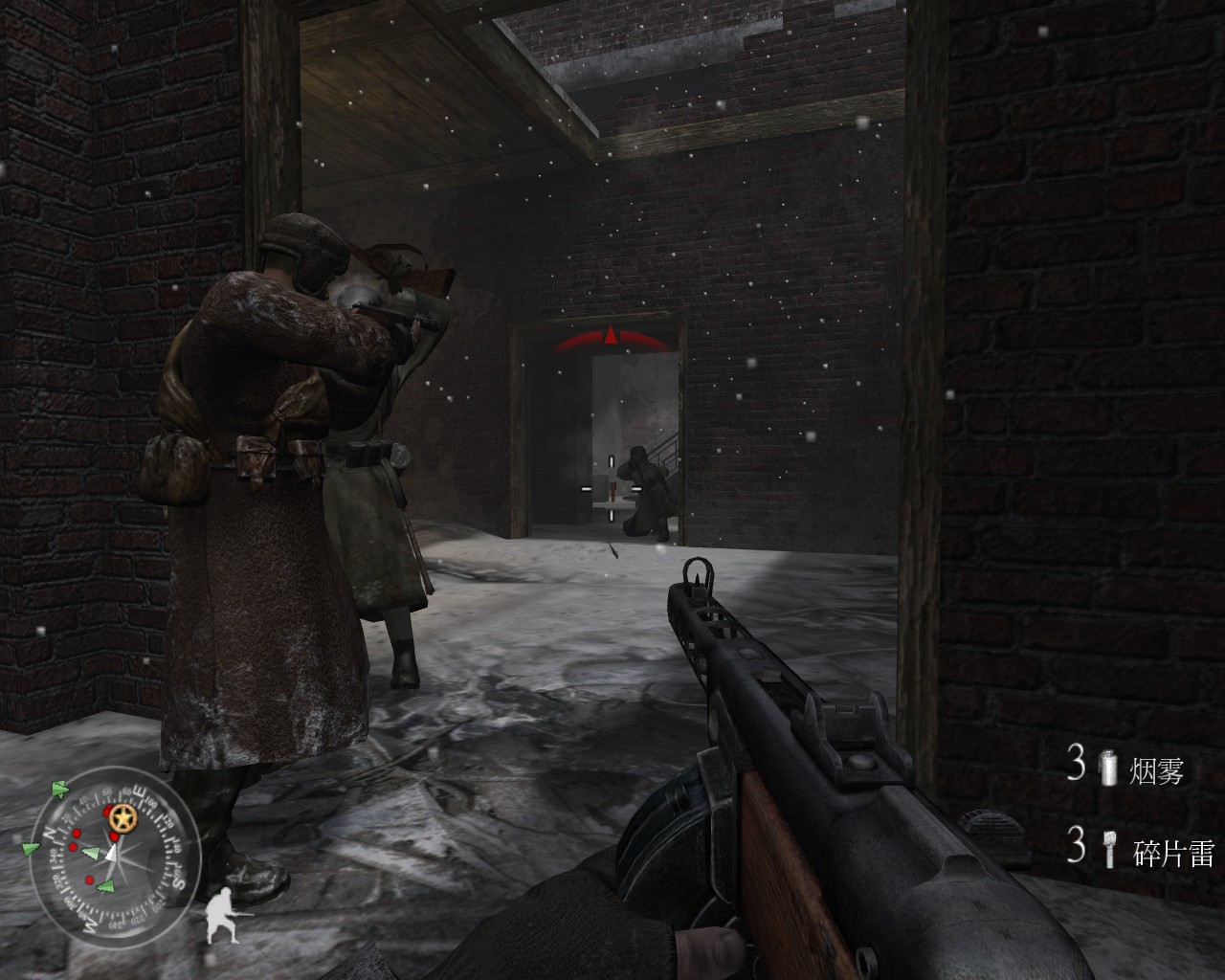The height and width of the screenshot is (980, 1225).
Task: Click the 烟雾 text label
Action: click(1158, 771)
